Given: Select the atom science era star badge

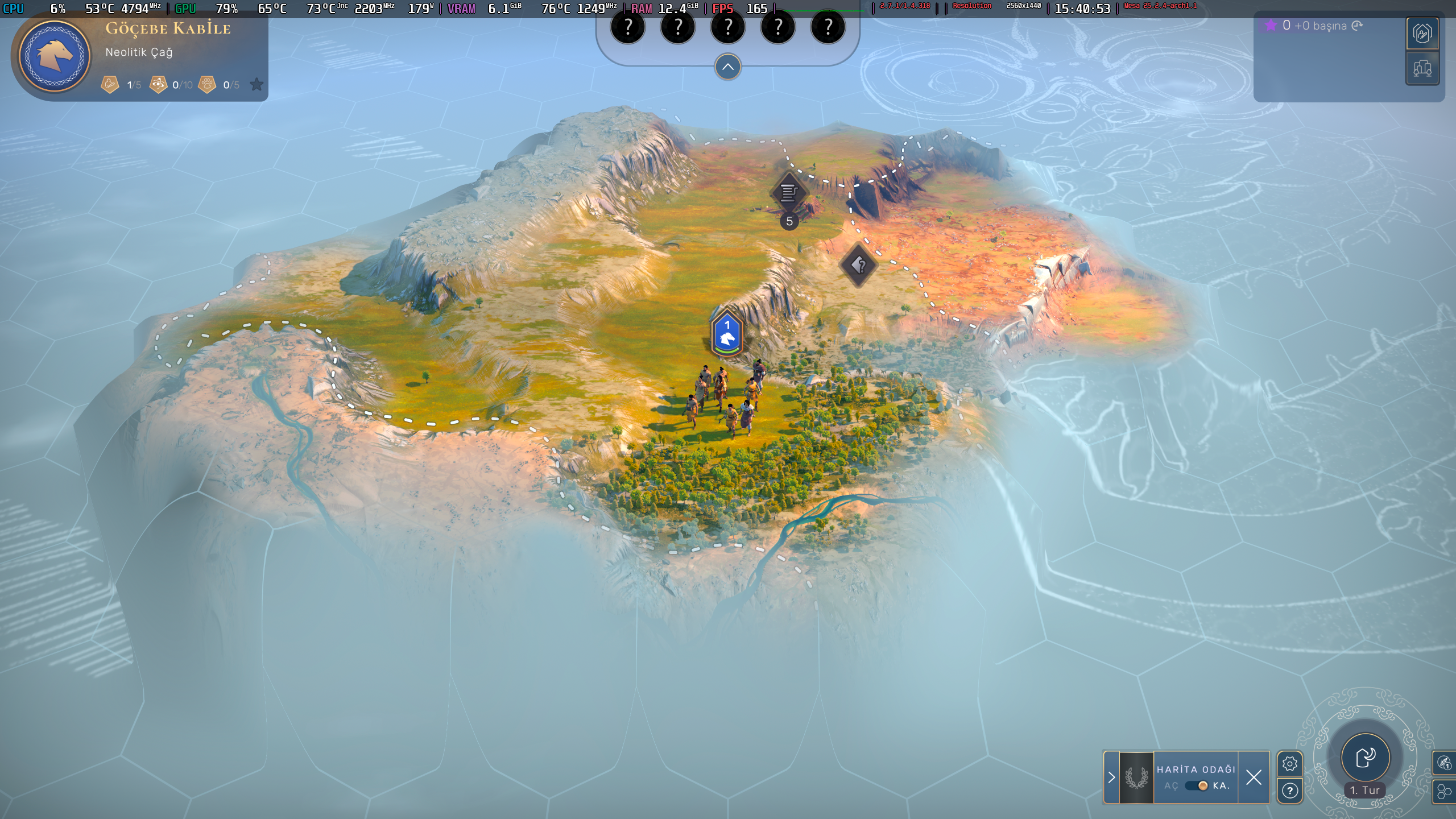Looking at the screenshot, I should click(x=158, y=85).
